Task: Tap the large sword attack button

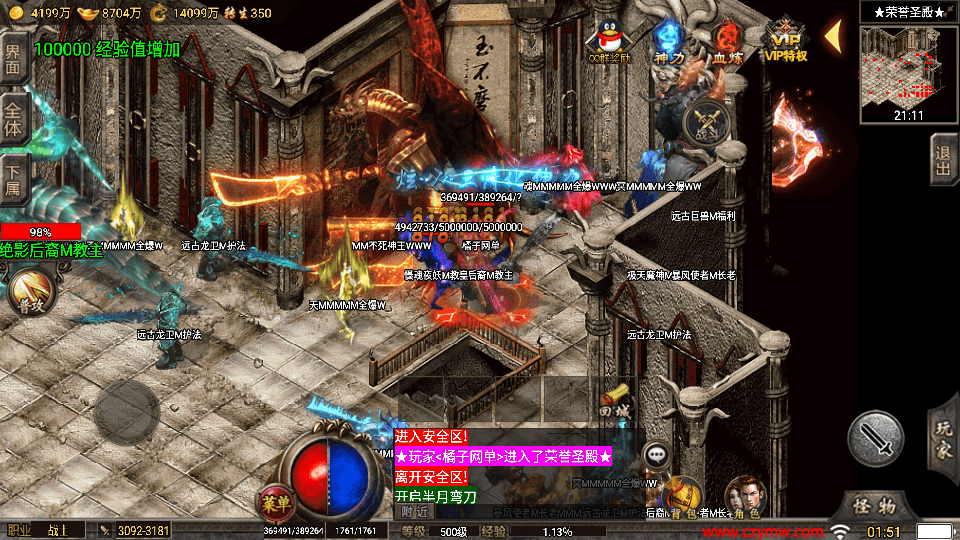Action: point(876,437)
